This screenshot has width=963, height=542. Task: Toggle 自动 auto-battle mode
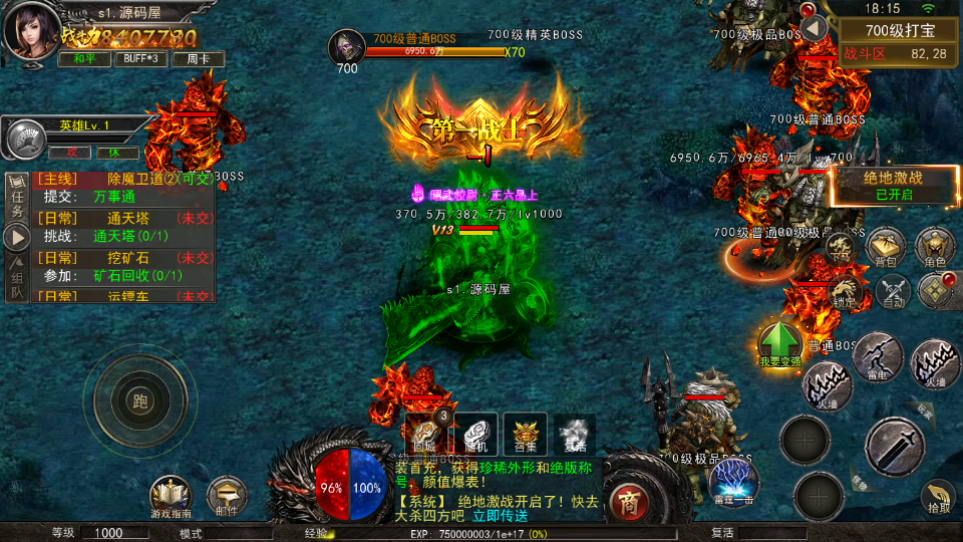893,291
